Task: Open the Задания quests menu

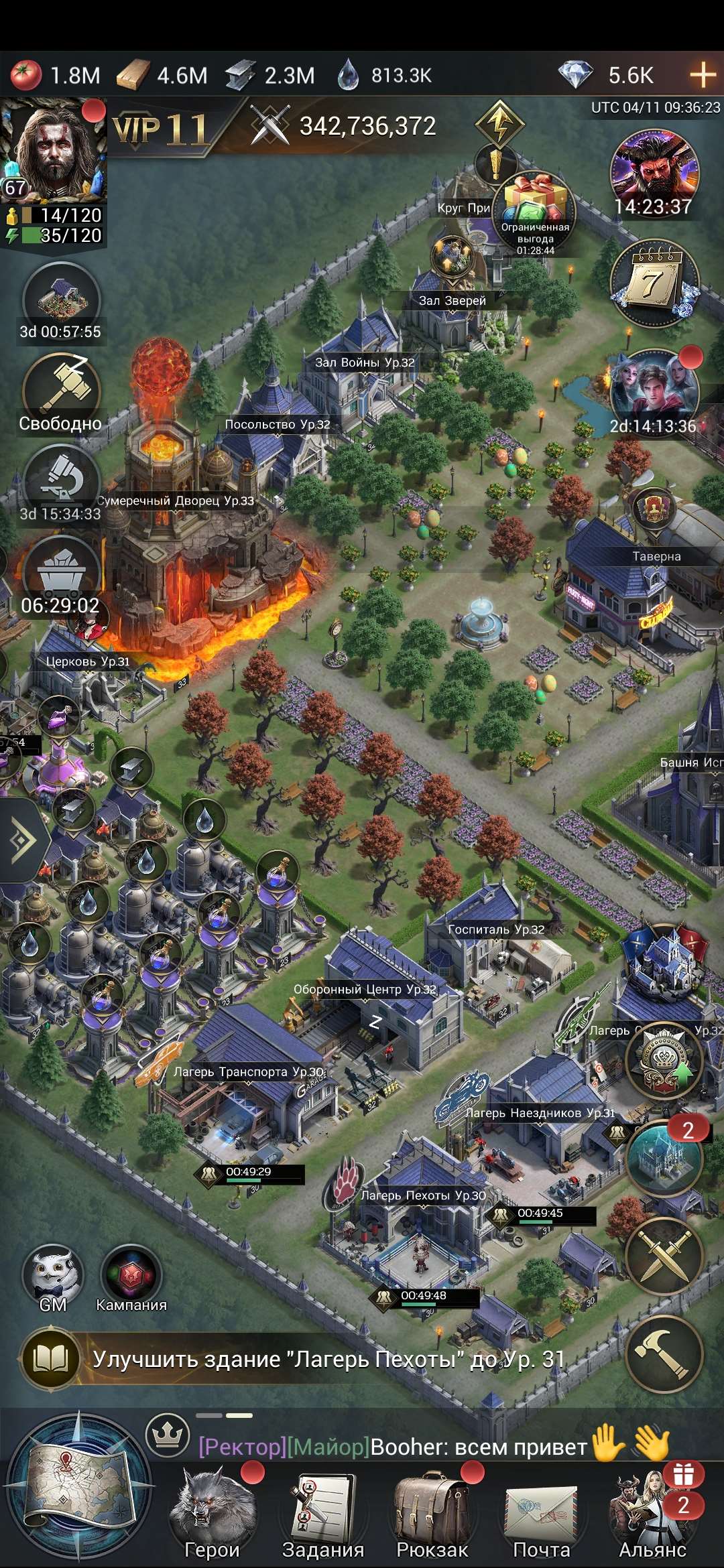Action: coord(322,1511)
